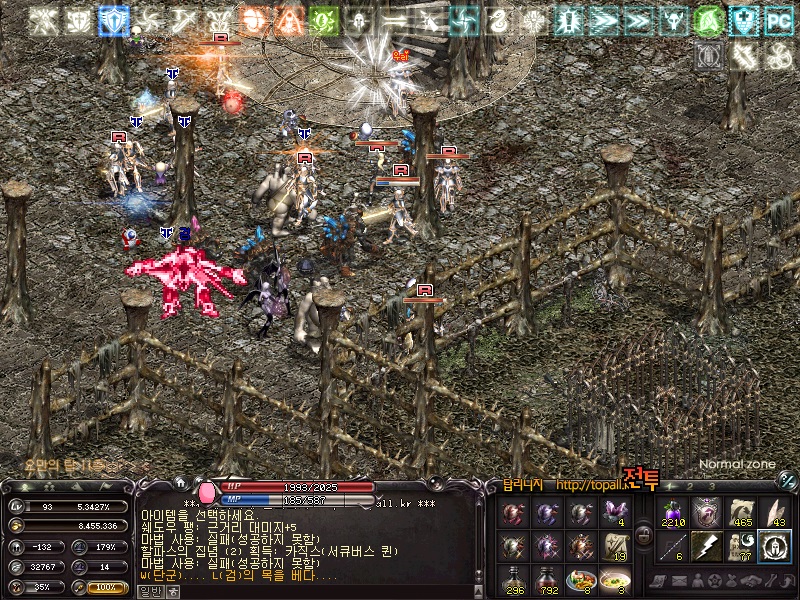
Task: Eat the vegetable dish with count 8
Action: click(580, 580)
